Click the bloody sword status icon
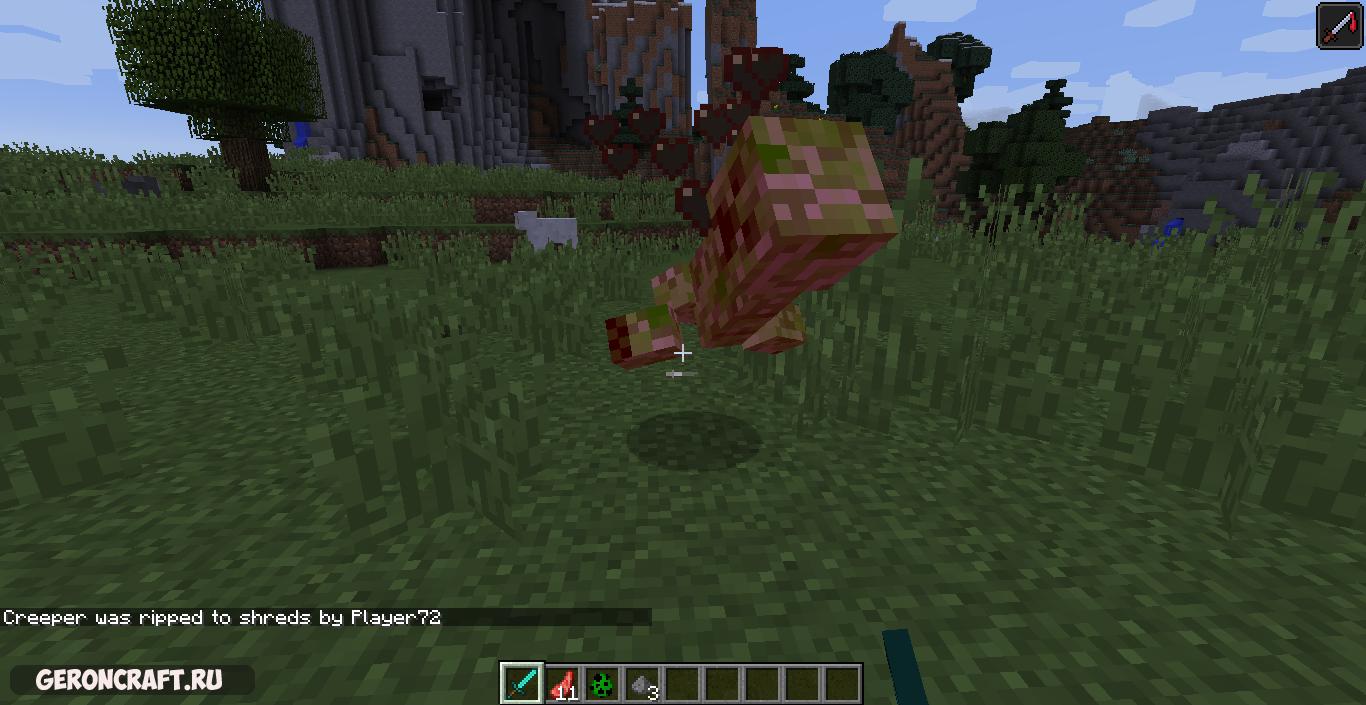This screenshot has height=705, width=1366. (x=1338, y=25)
